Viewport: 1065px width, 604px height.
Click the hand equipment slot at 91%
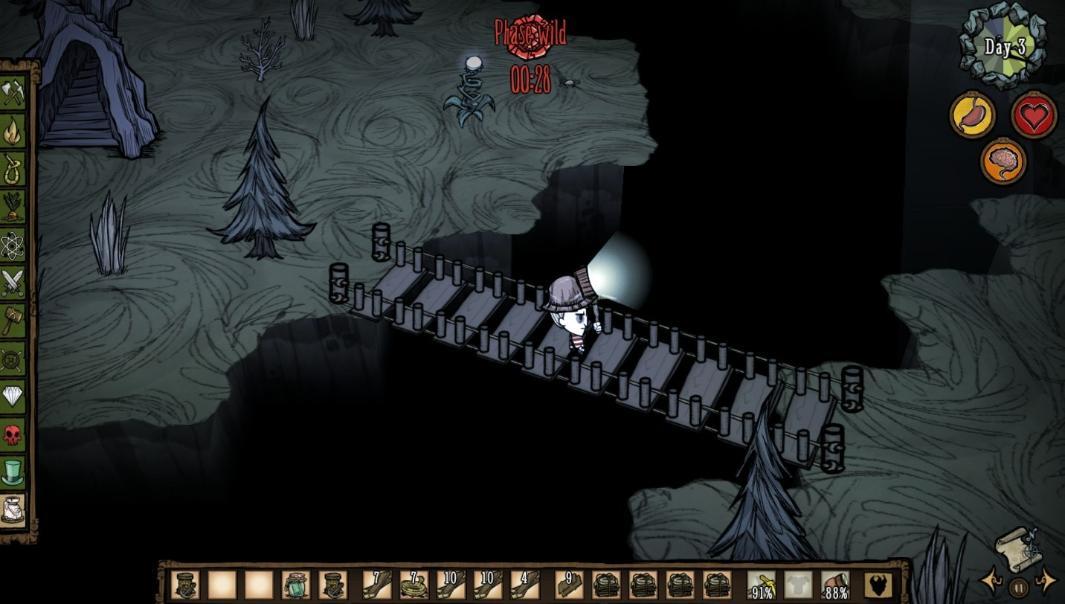pyautogui.click(x=762, y=585)
